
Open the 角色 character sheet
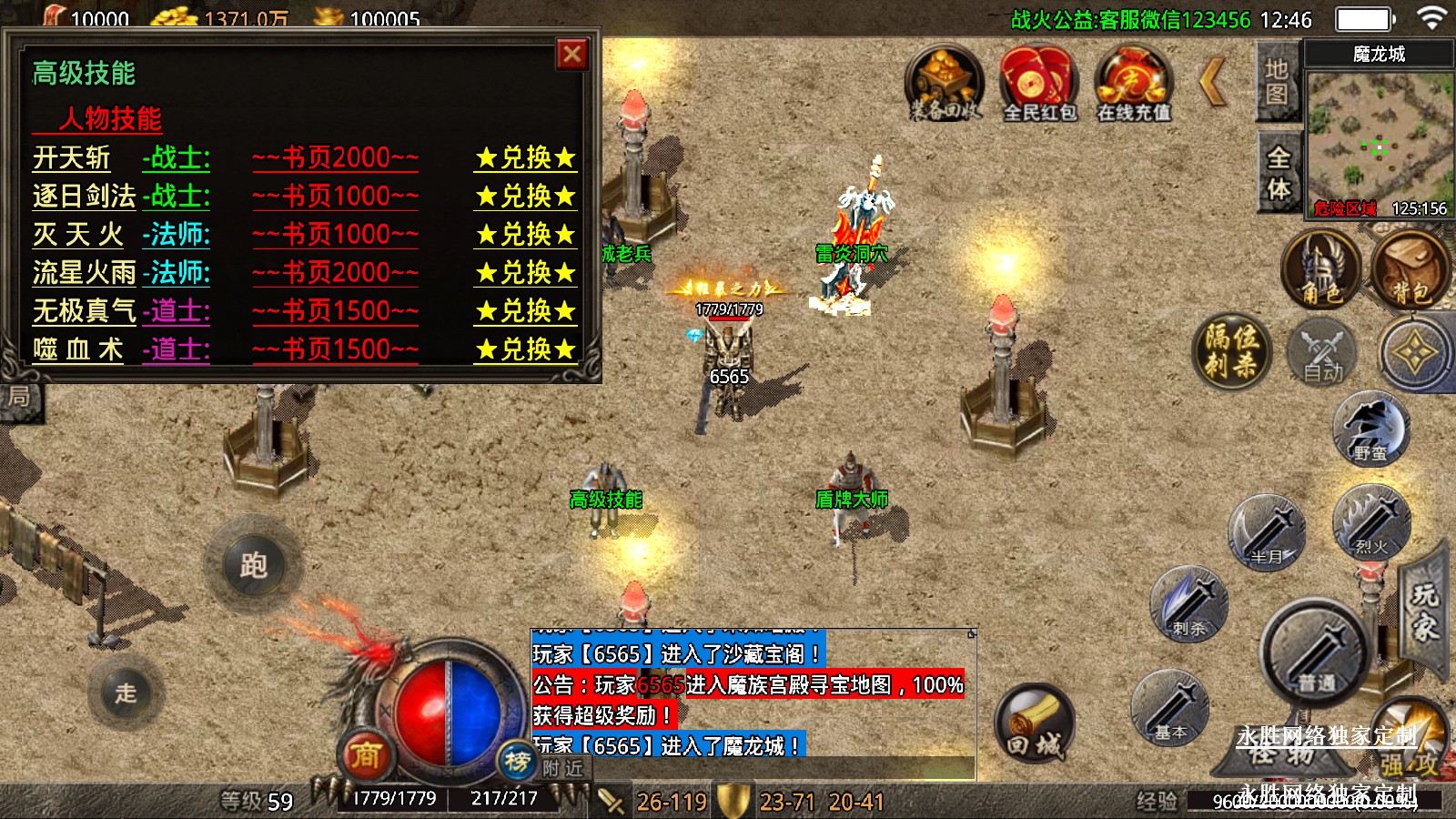click(1320, 270)
